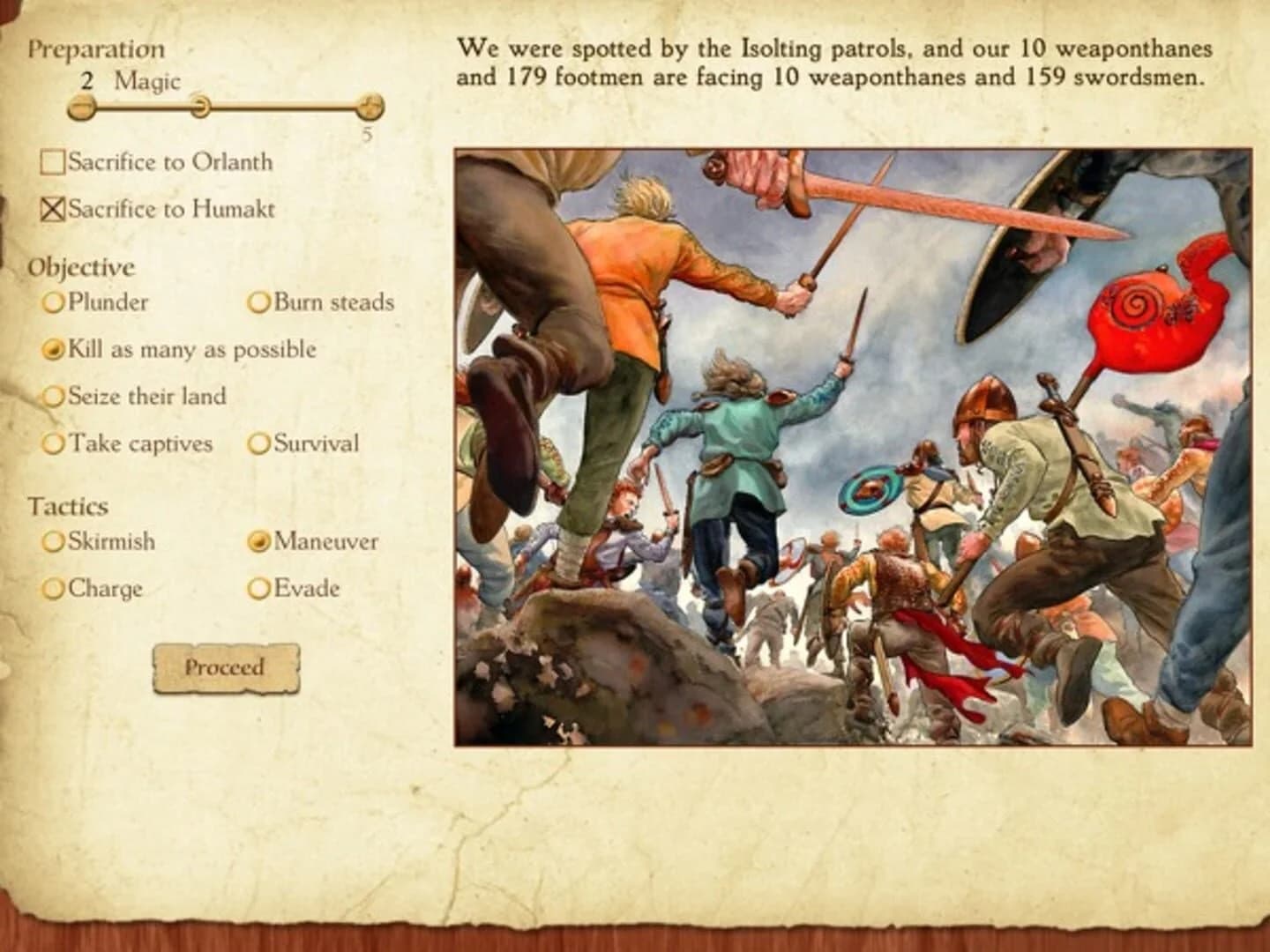Viewport: 1270px width, 952px height.
Task: Select the Maneuver tactic
Action: [x=258, y=541]
